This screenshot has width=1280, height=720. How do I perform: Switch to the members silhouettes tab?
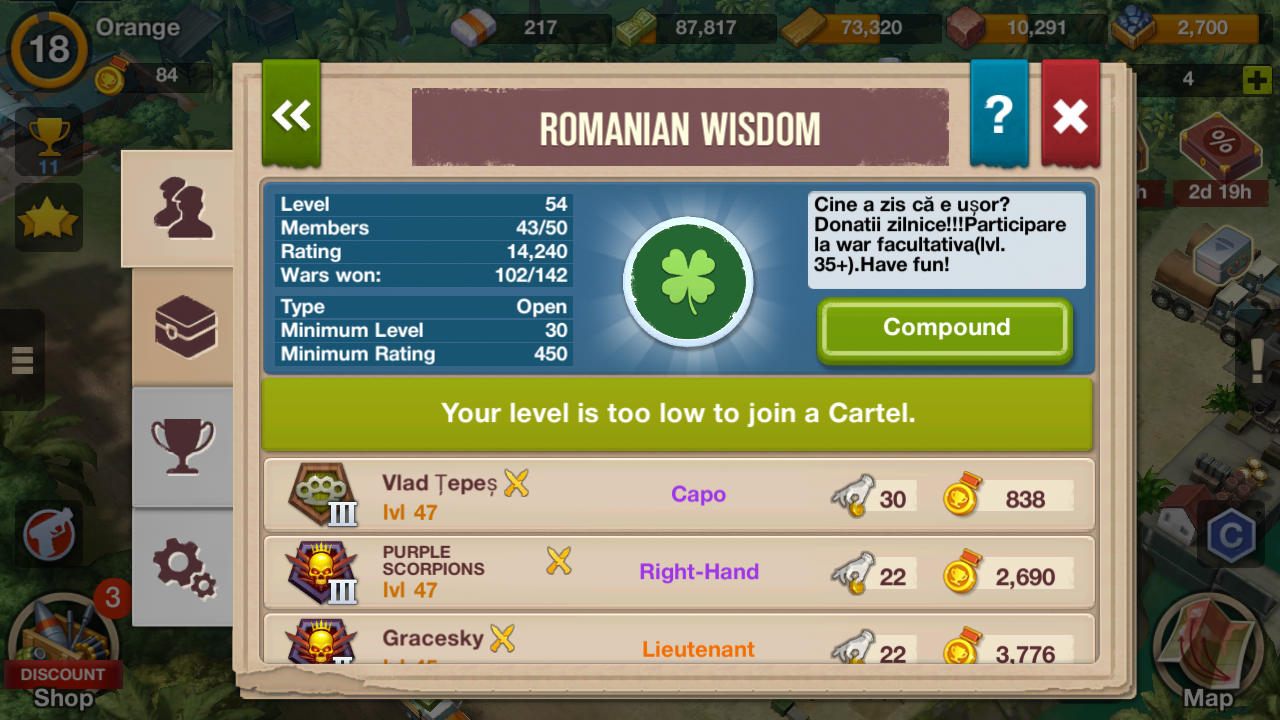[183, 208]
